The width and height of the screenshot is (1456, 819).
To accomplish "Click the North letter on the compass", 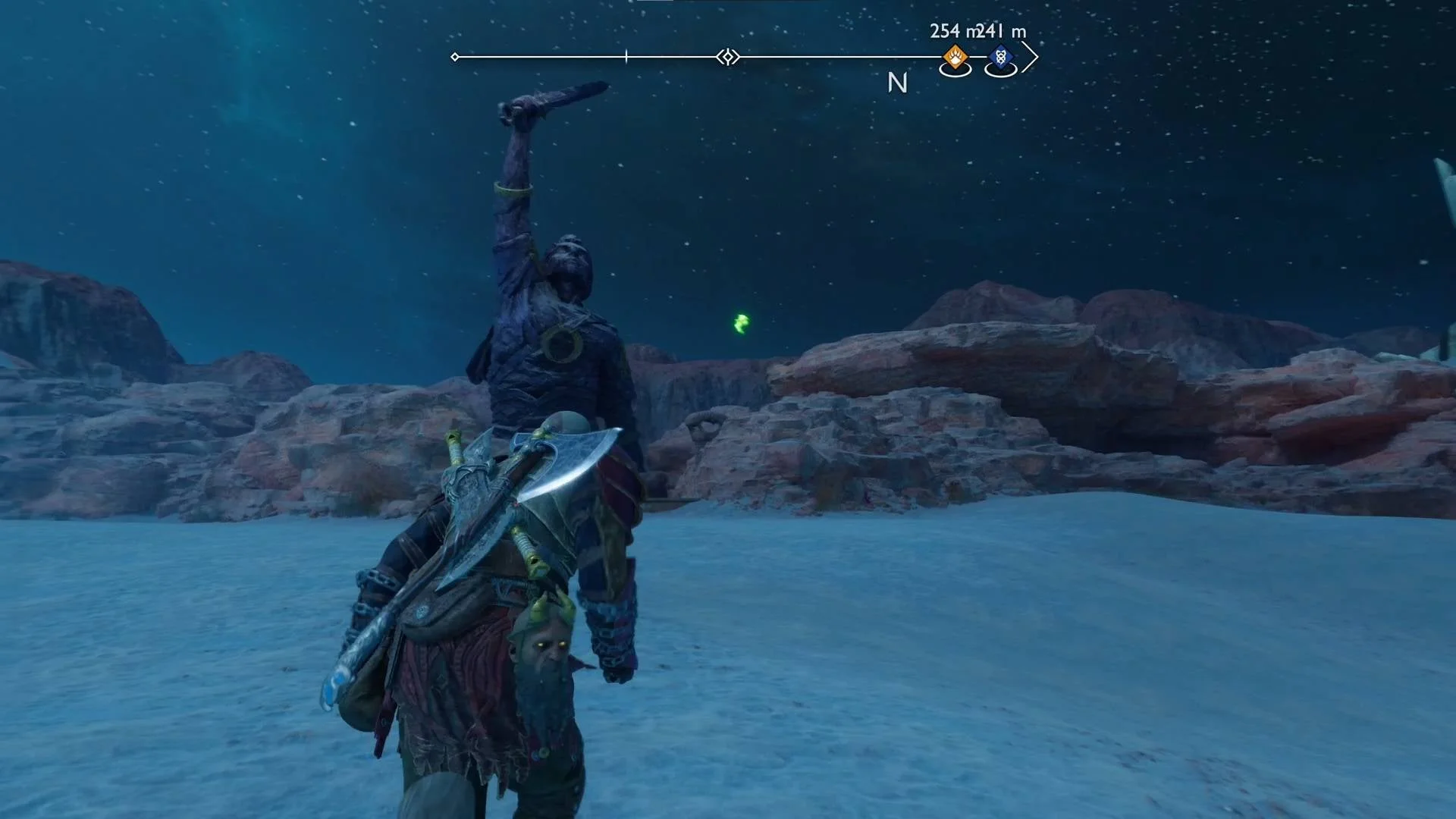I will point(897,83).
